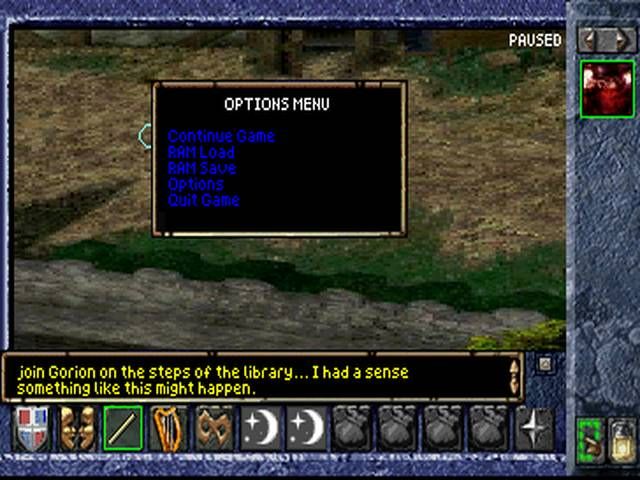Select RAM Load from the options menu
640x480 pixels.
pyautogui.click(x=201, y=152)
